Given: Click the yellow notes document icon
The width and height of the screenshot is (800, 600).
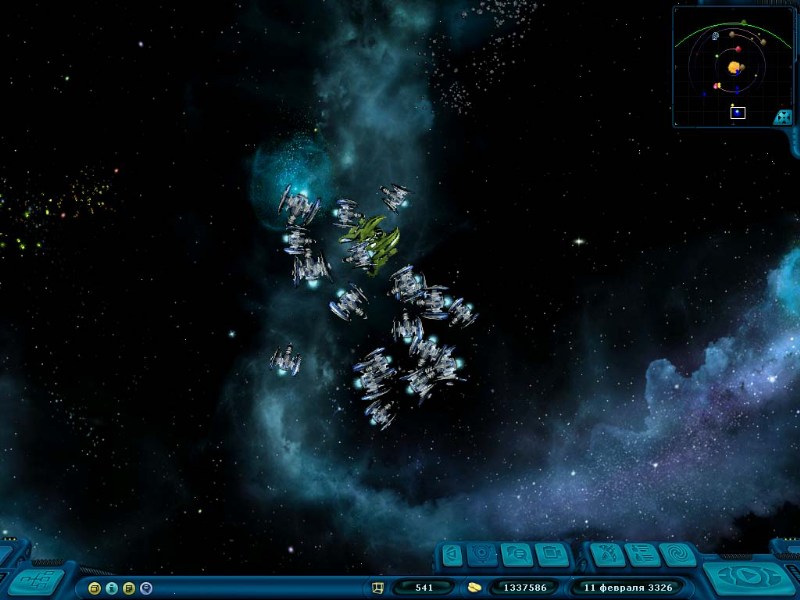Looking at the screenshot, I should click(128, 588).
